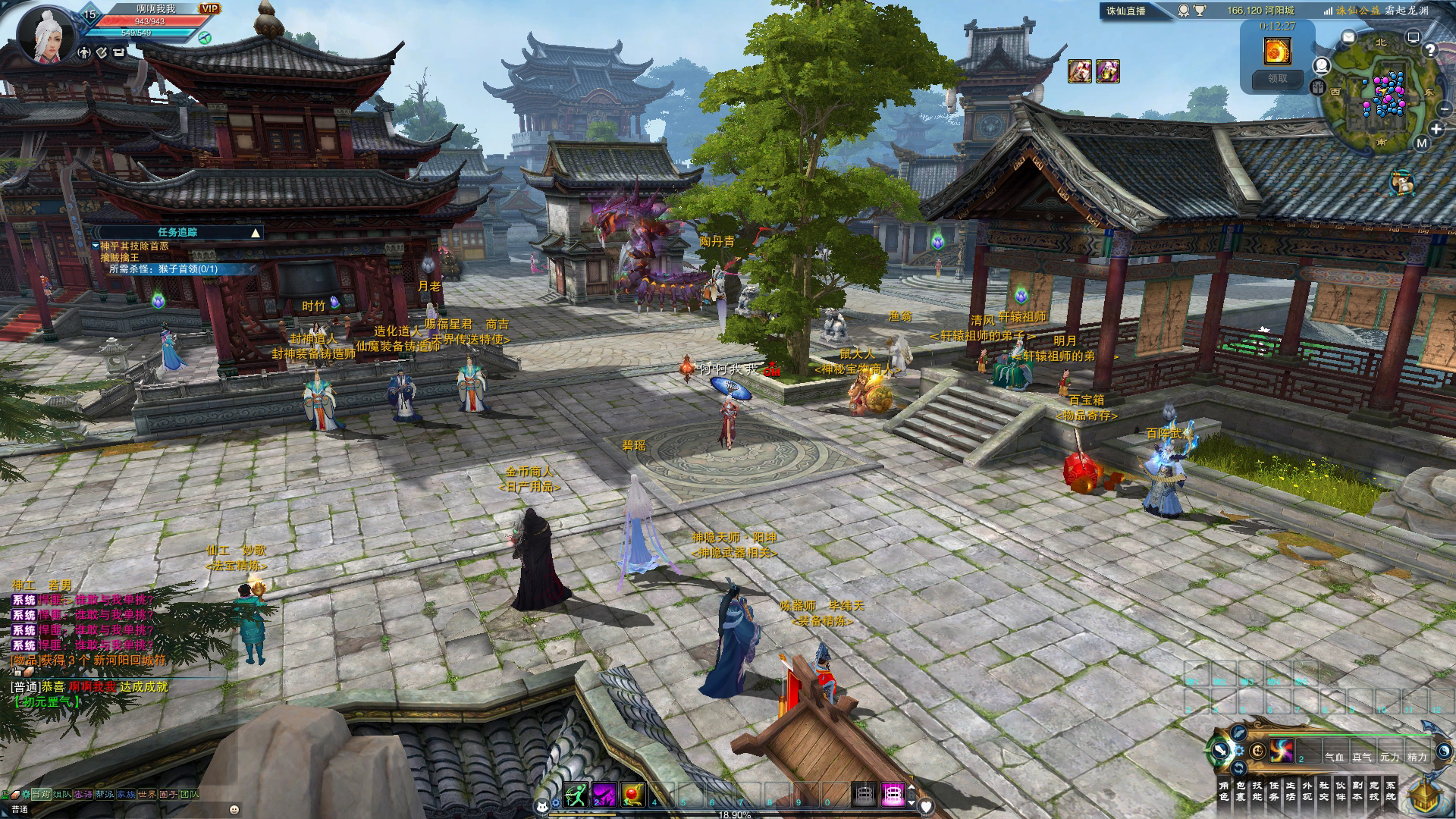
Task: Open the 任务 quest menu
Action: (1274, 791)
